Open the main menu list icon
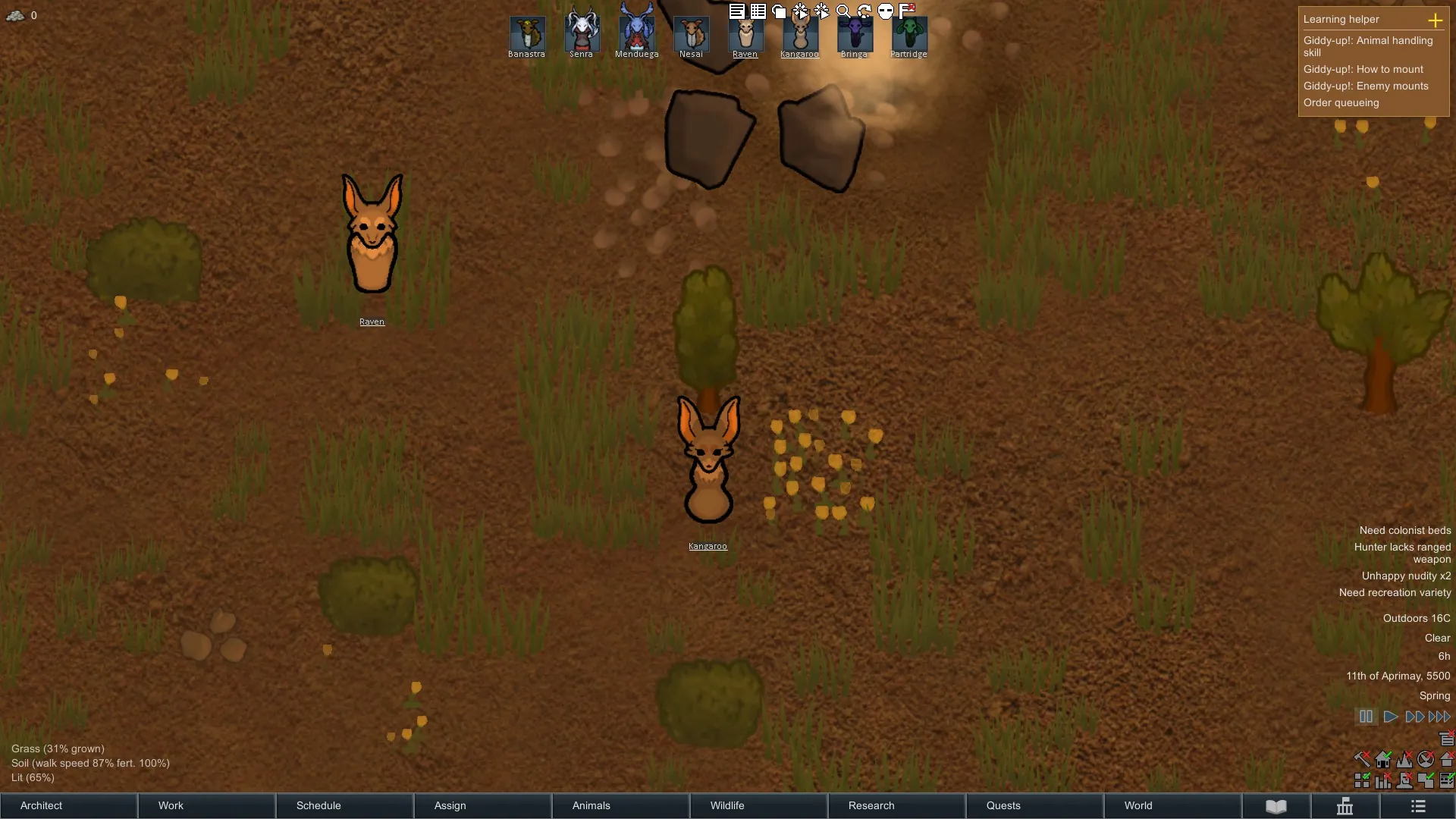Image resolution: width=1456 pixels, height=819 pixels. [1418, 805]
